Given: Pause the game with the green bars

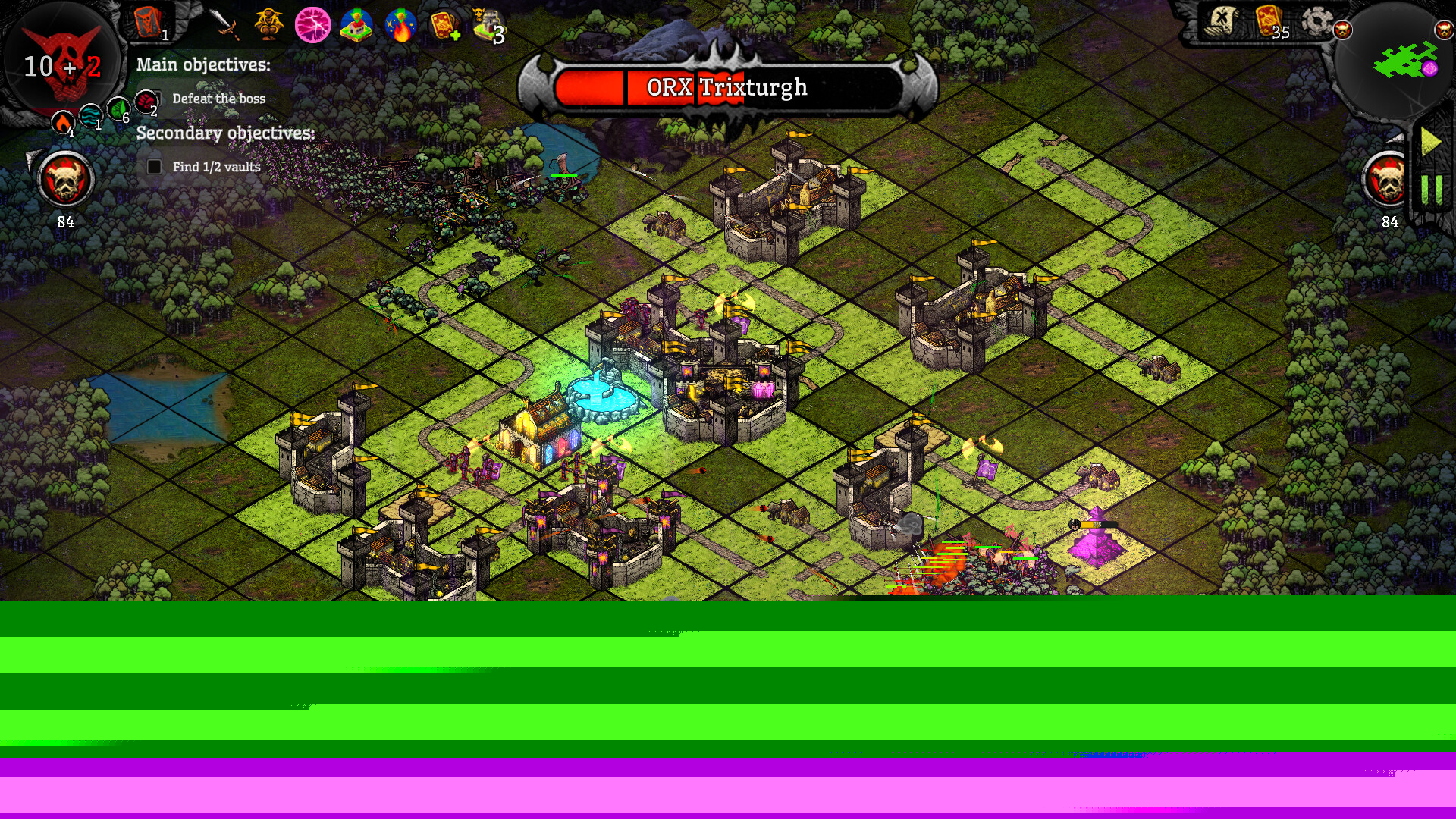Looking at the screenshot, I should pyautogui.click(x=1431, y=190).
